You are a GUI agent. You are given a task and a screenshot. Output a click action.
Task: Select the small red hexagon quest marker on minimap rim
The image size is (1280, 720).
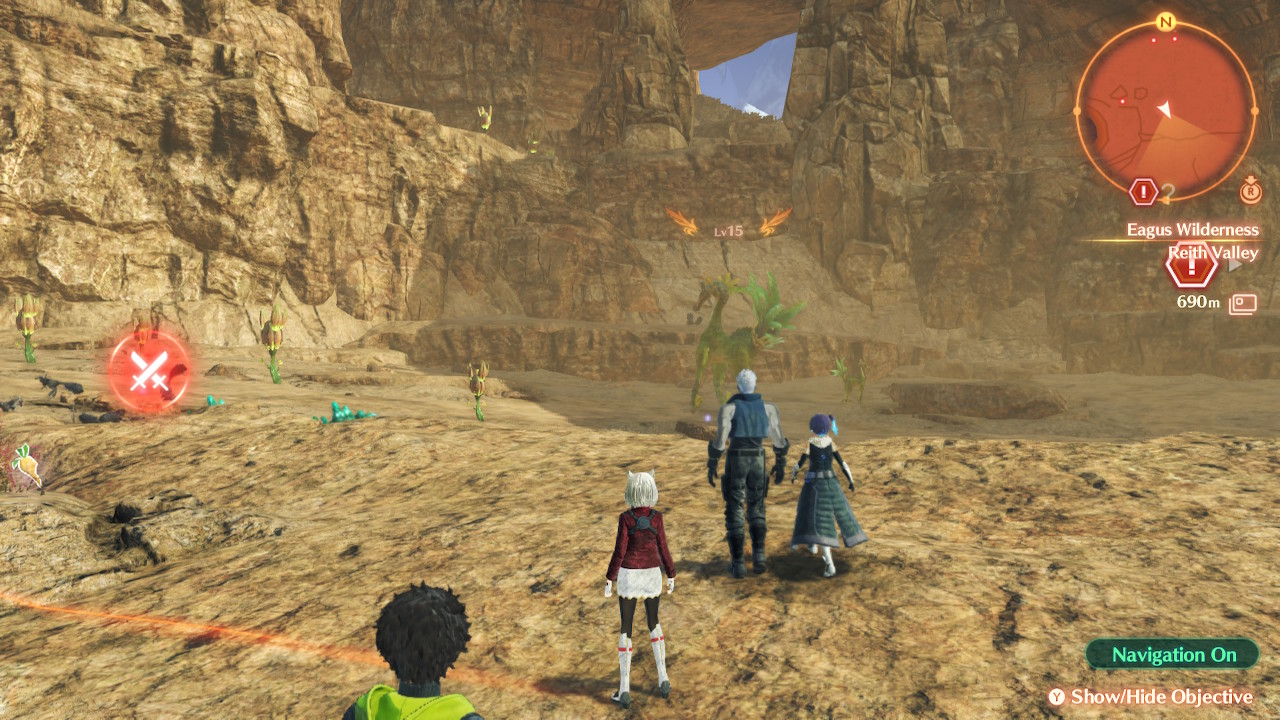1144,191
